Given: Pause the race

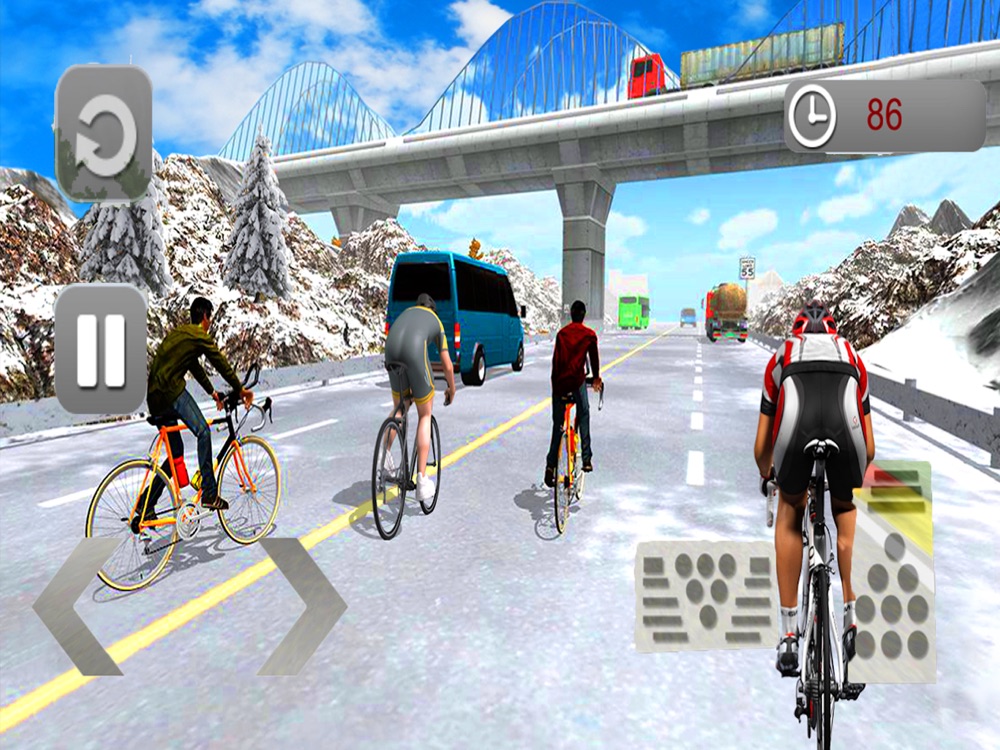Looking at the screenshot, I should click(x=101, y=349).
